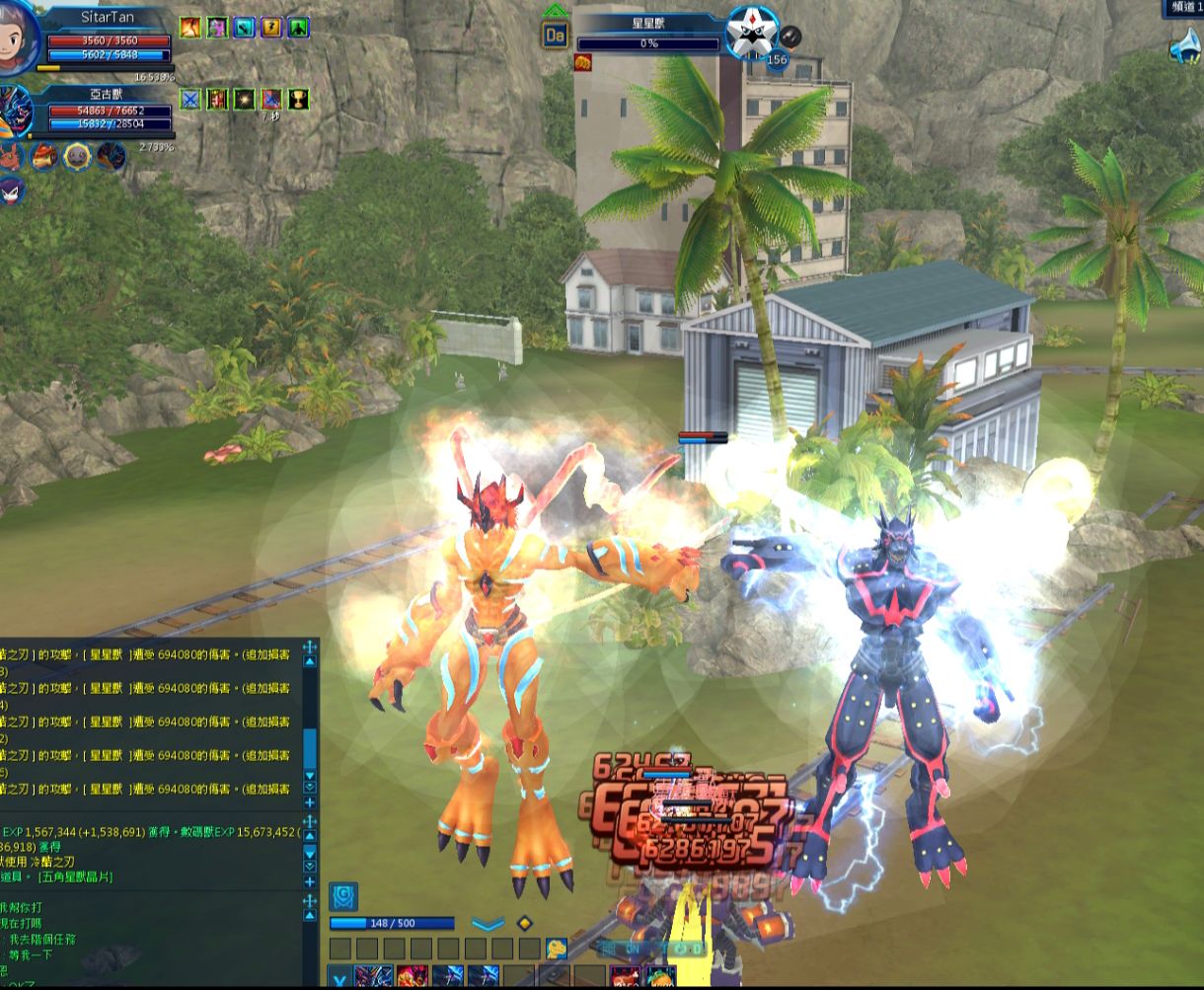Select the purple masked Digimon portrait
The width and height of the screenshot is (1204, 990).
(11, 189)
